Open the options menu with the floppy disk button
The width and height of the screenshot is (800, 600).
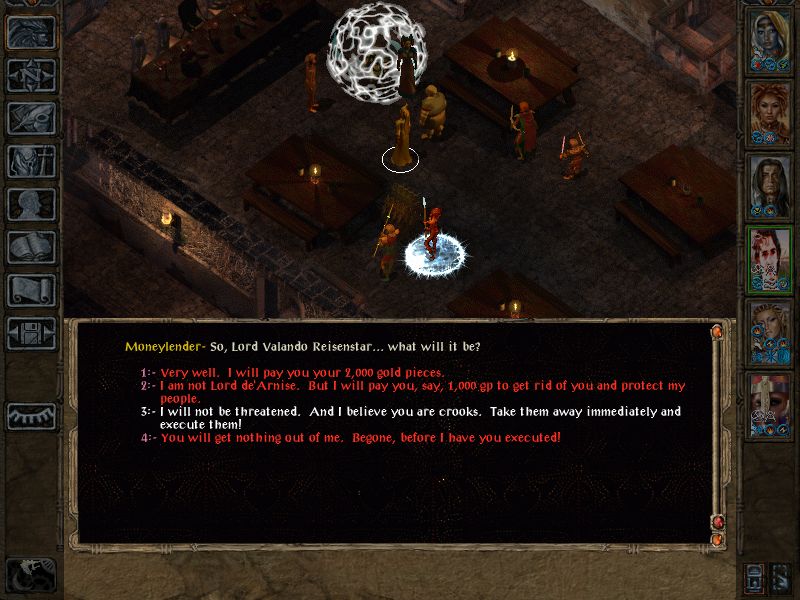click(31, 333)
